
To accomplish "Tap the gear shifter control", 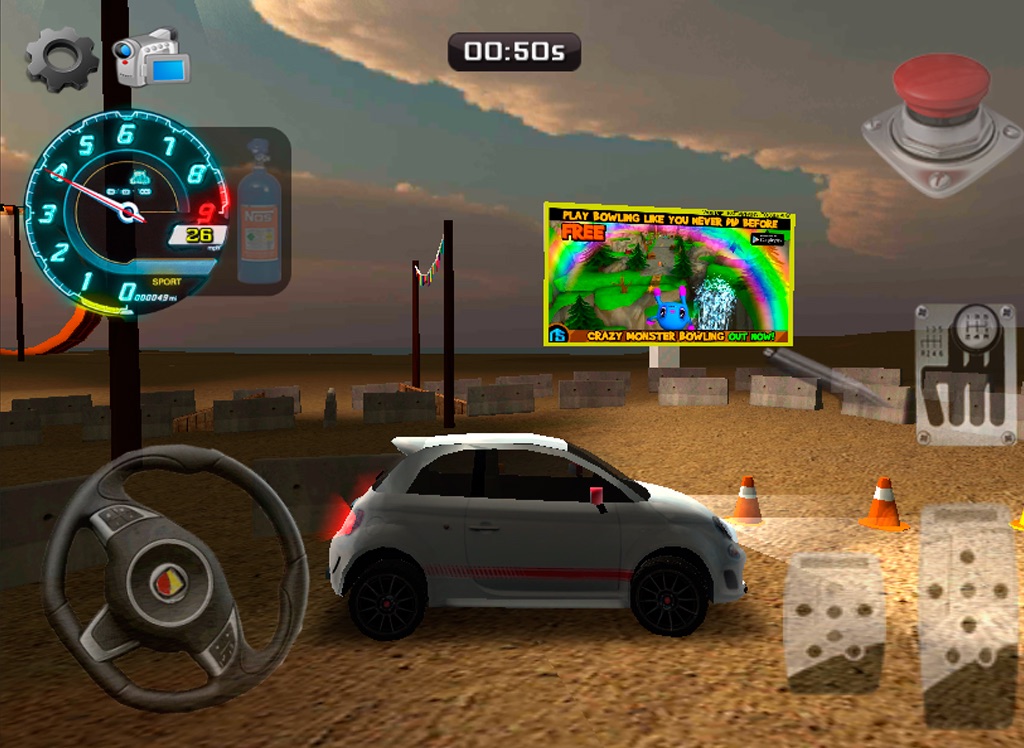I will pyautogui.click(x=965, y=374).
